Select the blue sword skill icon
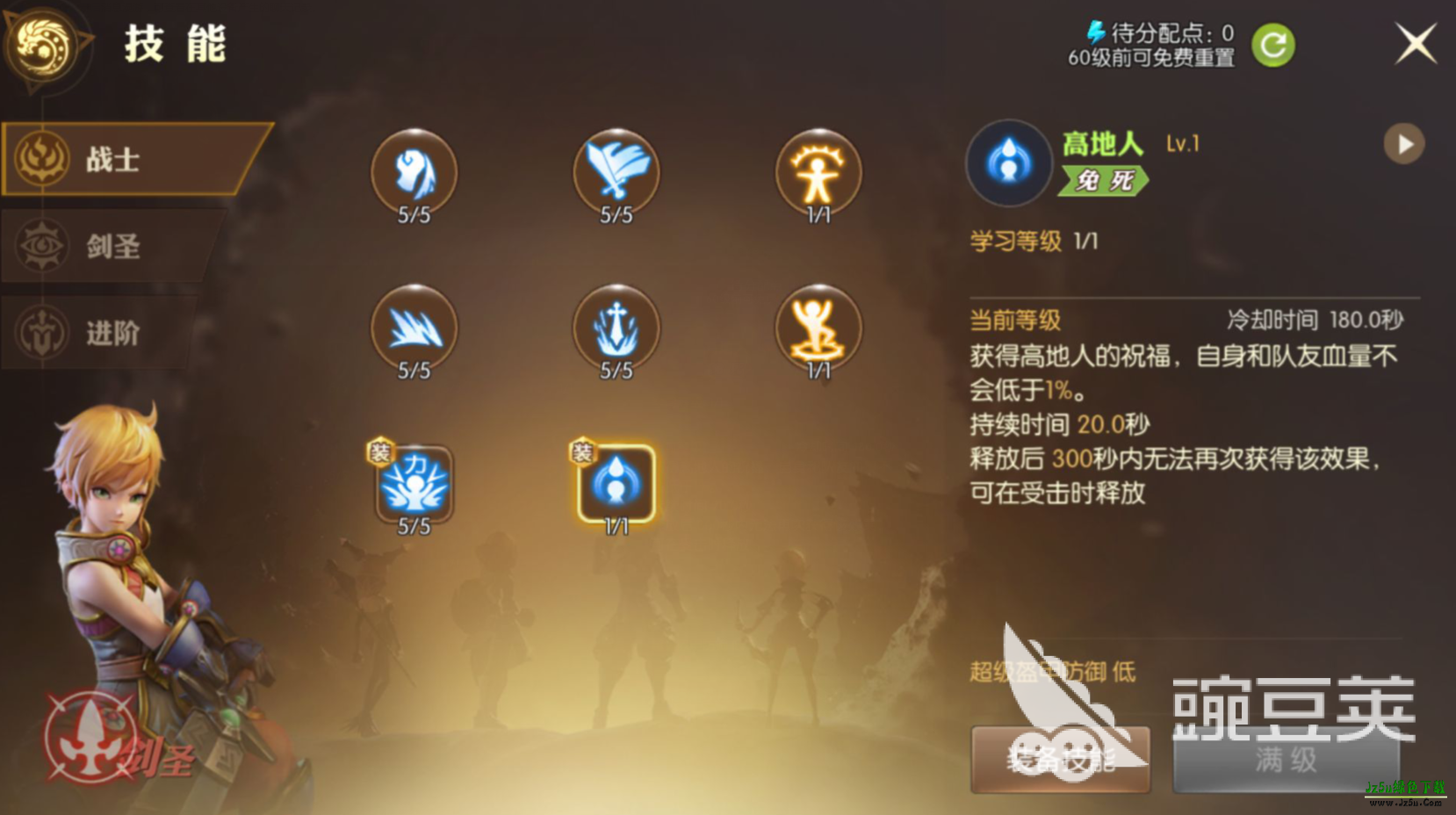1456x815 pixels. click(x=616, y=173)
